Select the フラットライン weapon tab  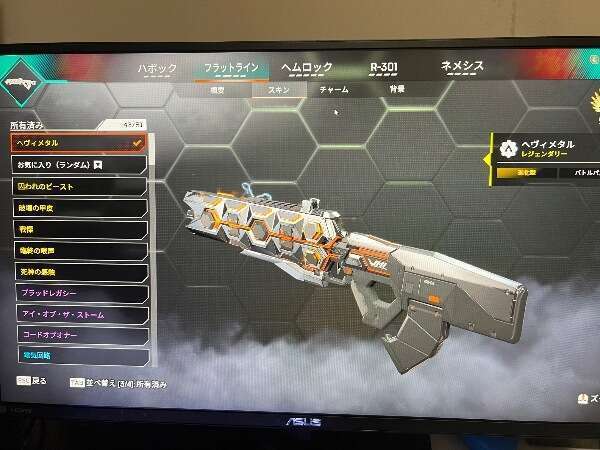(x=231, y=68)
